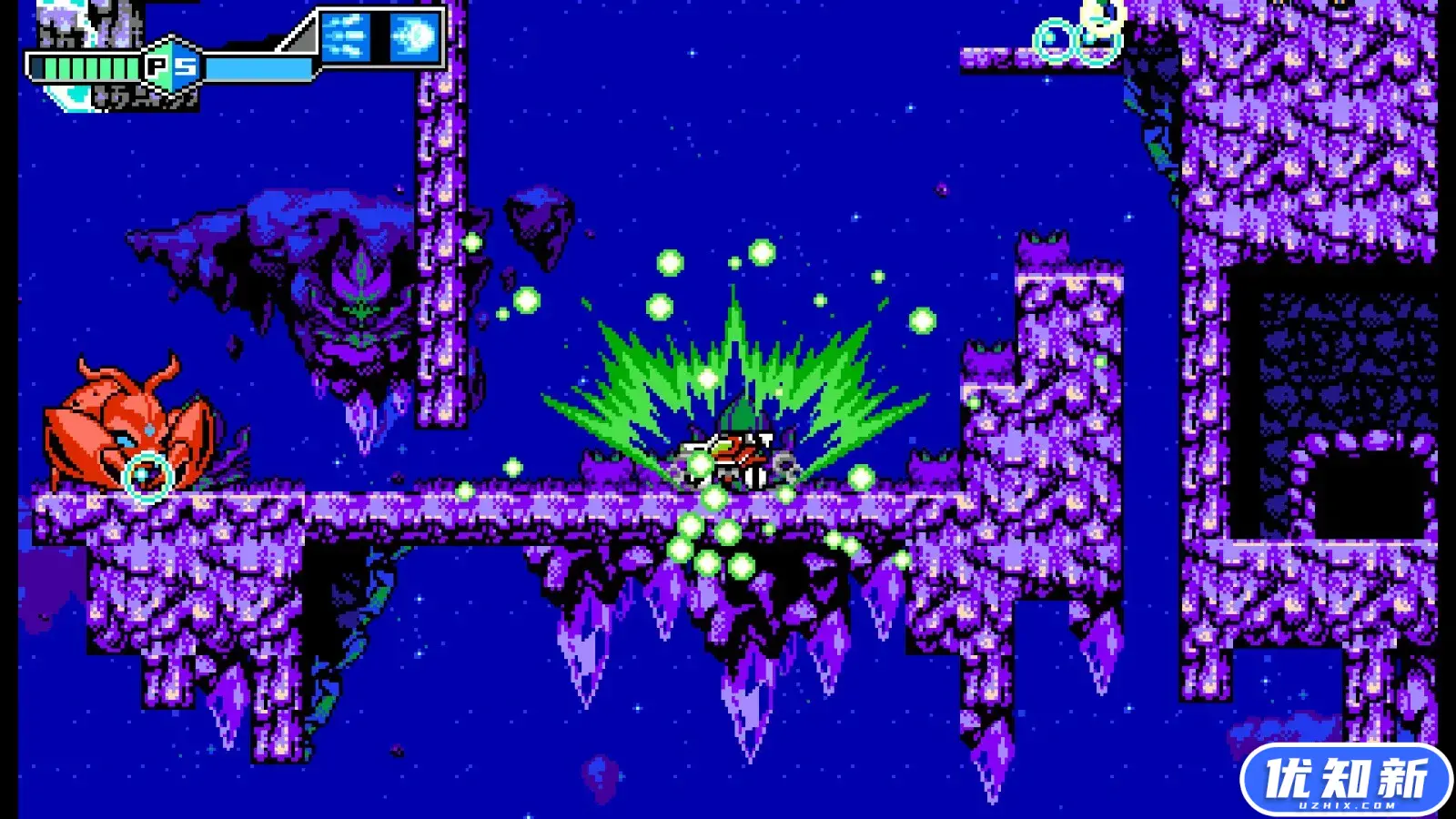Click a green energy pellet above the explosion
The image size is (1456, 819).
click(x=672, y=262)
